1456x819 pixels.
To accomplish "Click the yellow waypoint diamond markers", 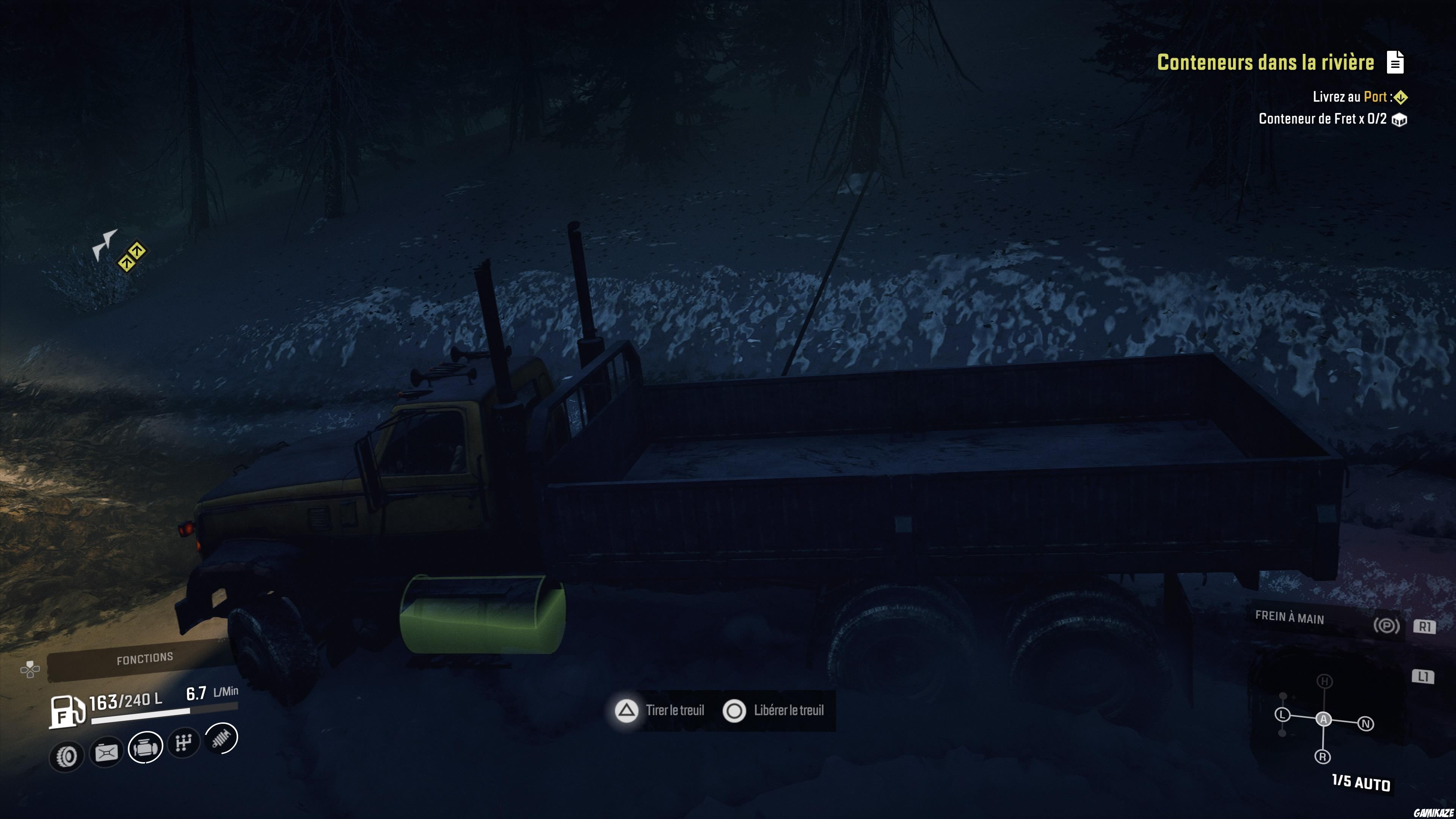I will [131, 257].
